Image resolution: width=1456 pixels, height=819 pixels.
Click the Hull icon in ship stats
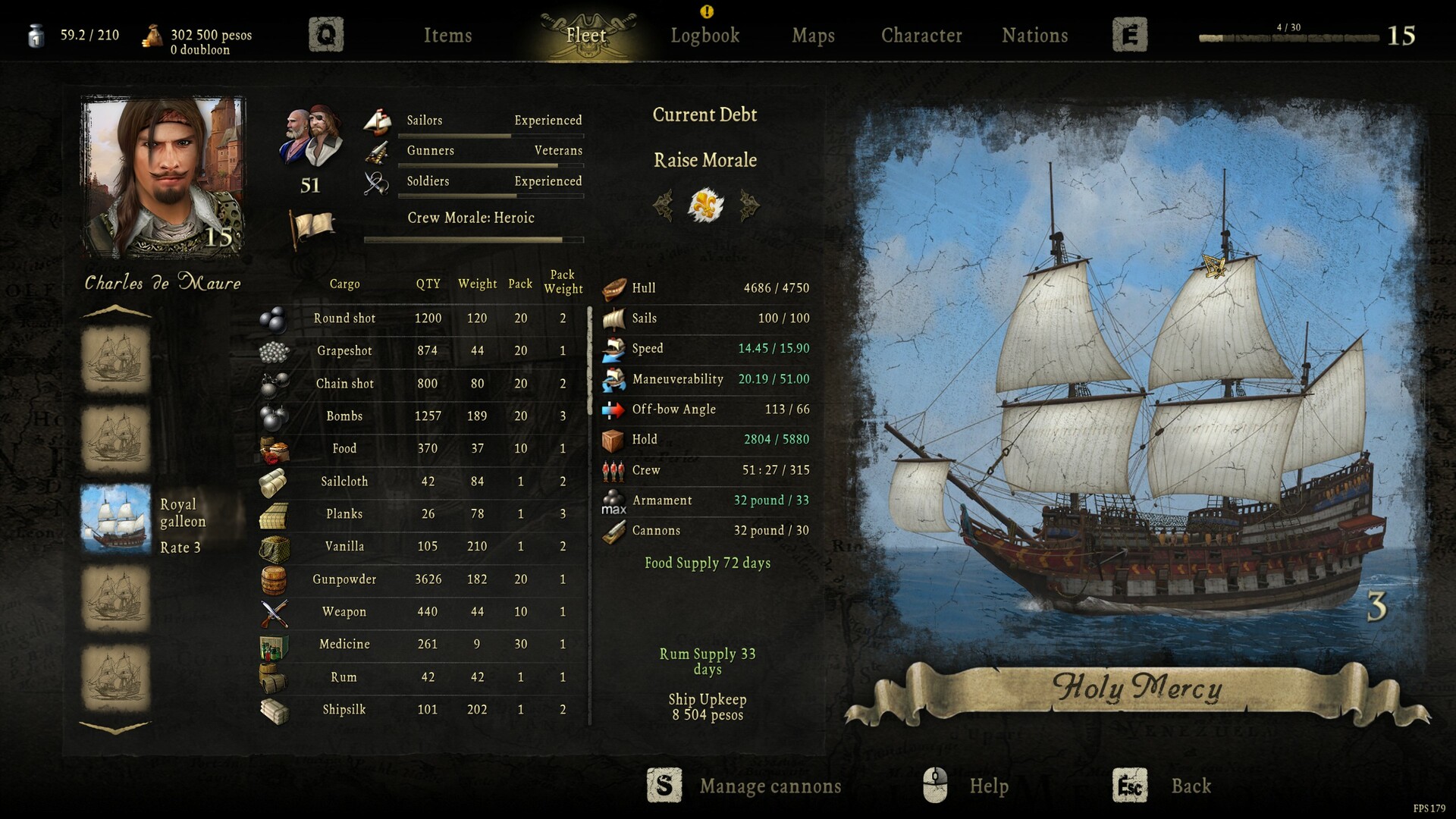614,288
